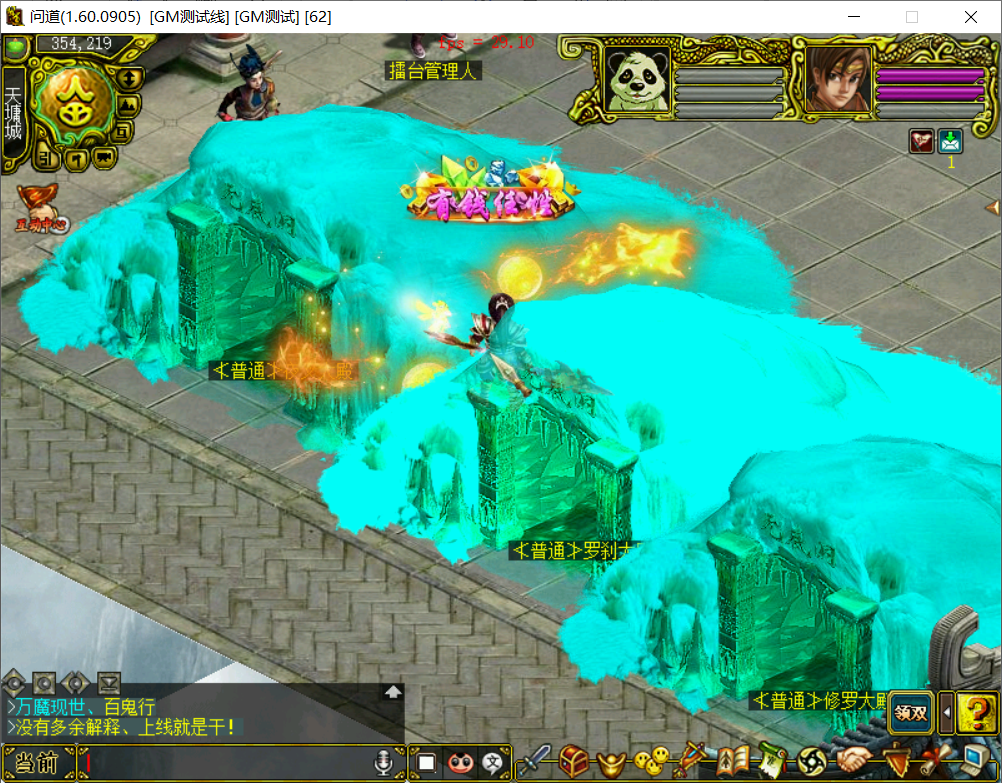The height and width of the screenshot is (783, 1002).
Task: Click the 领双 button
Action: point(911,712)
